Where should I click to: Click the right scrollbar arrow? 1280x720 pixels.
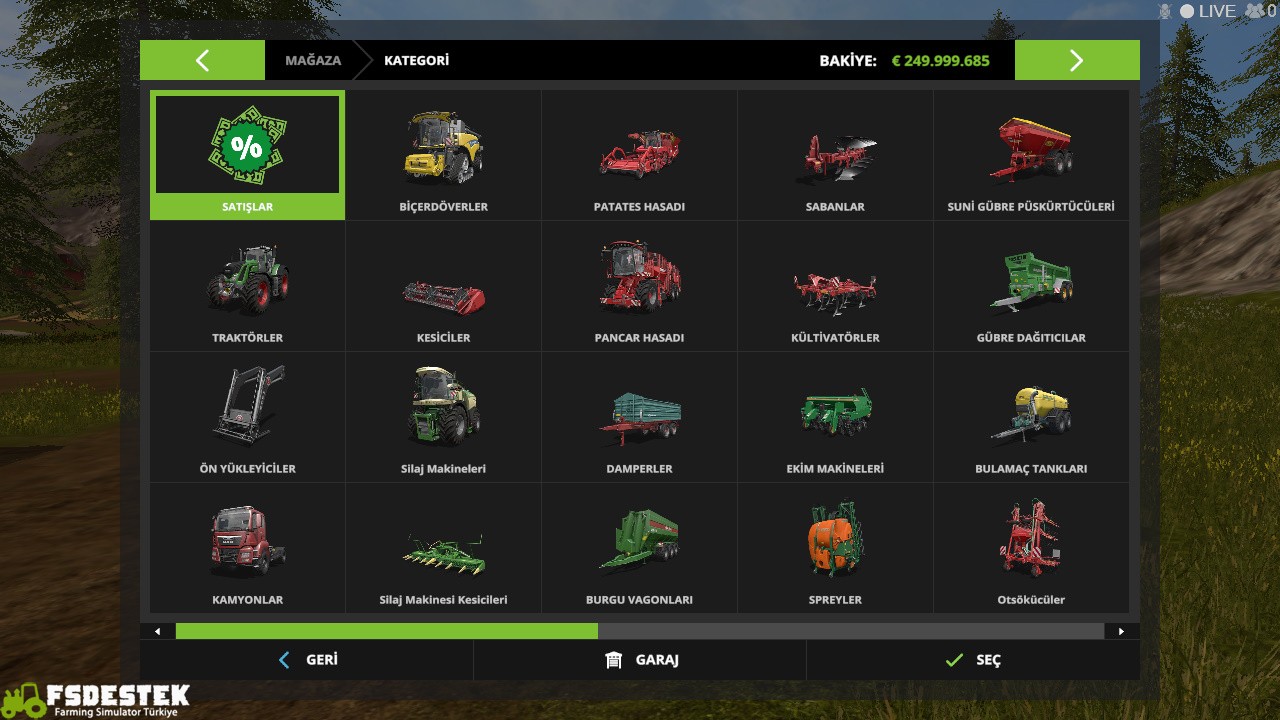[1123, 631]
